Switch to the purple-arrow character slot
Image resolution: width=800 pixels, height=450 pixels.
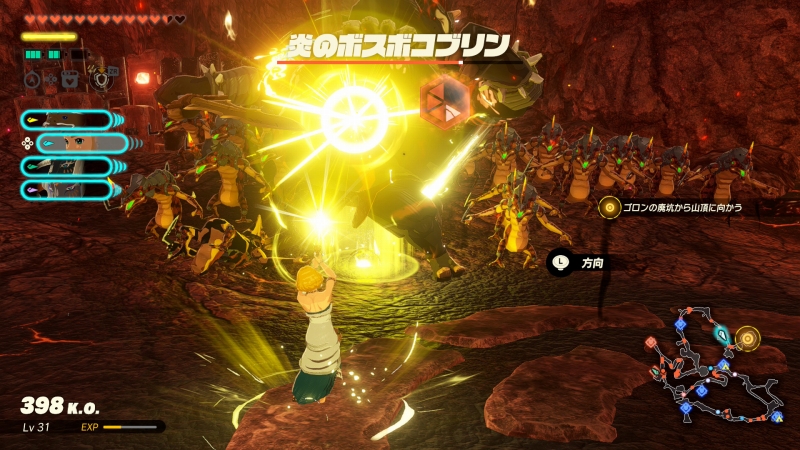click(x=68, y=189)
